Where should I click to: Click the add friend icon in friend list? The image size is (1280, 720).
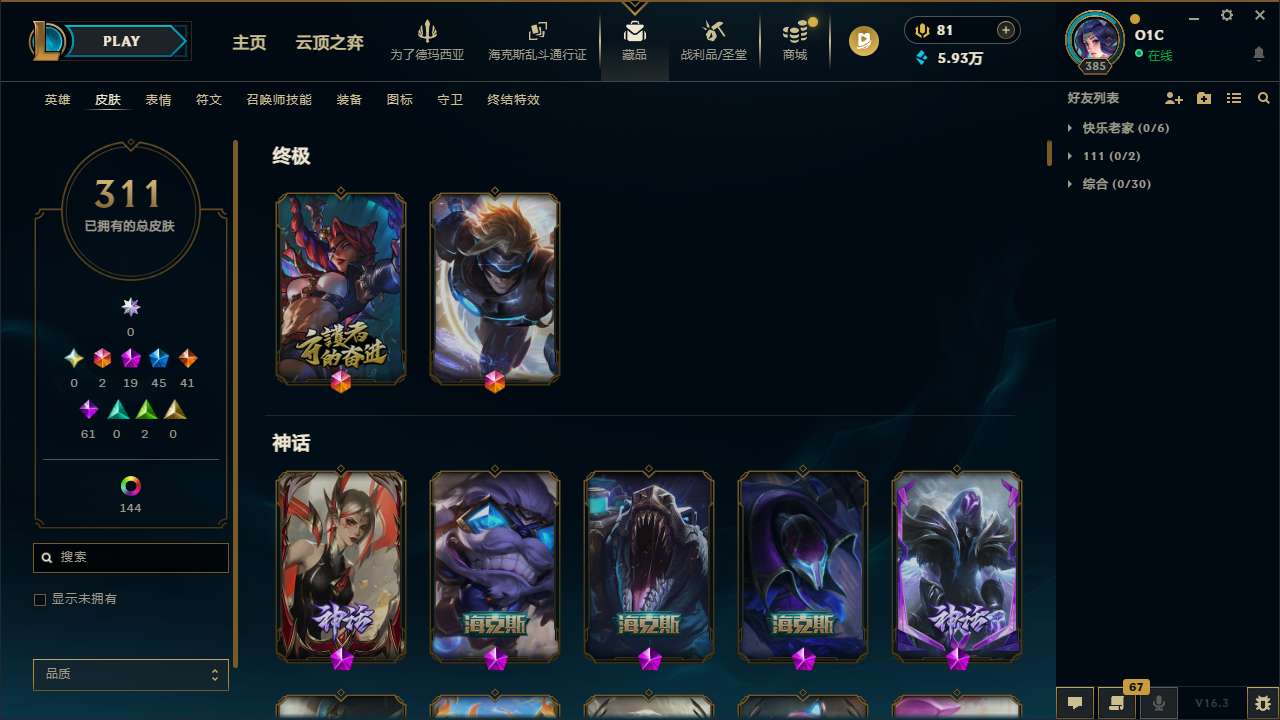click(x=1174, y=98)
